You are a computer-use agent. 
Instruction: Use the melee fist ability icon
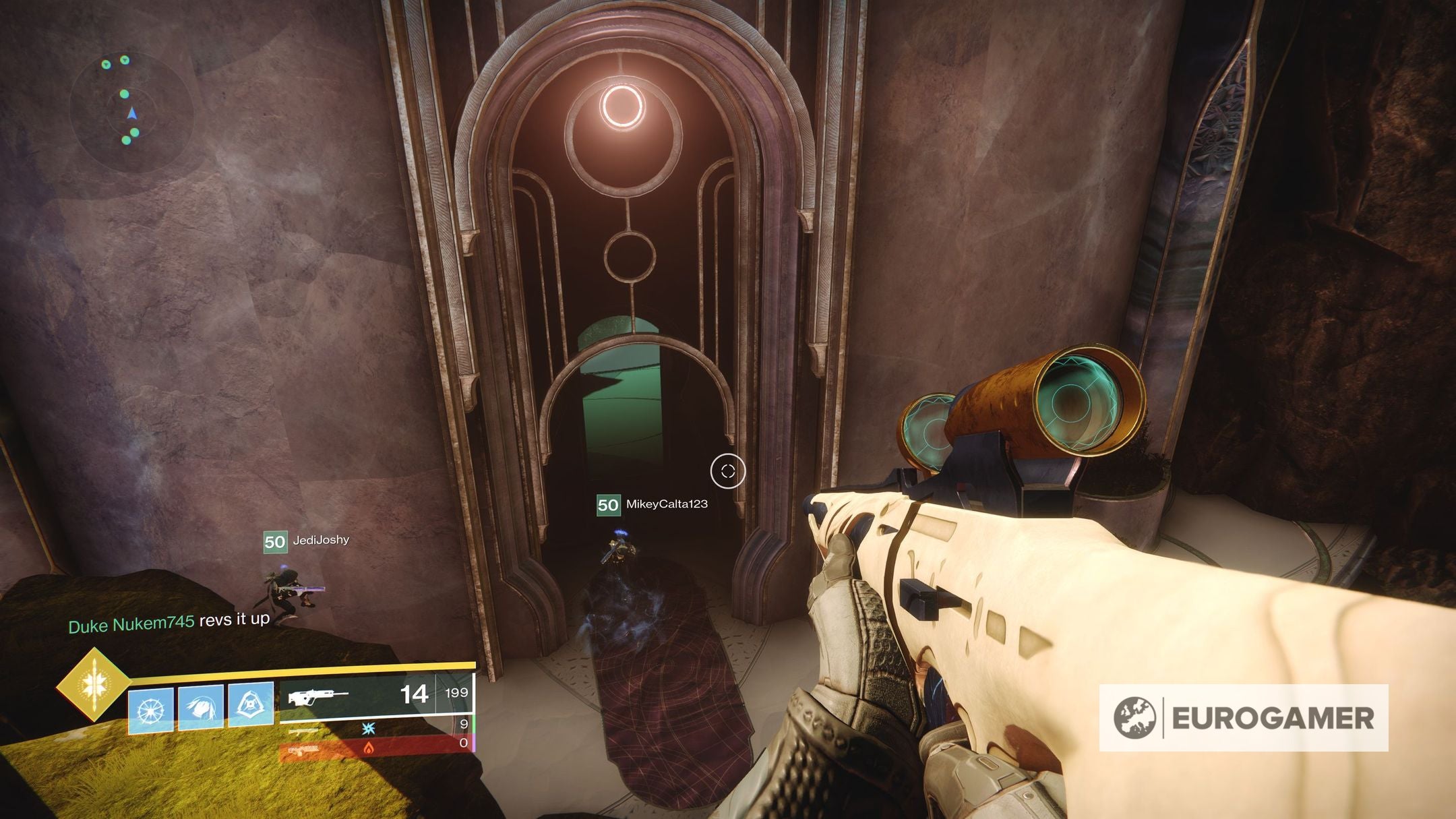point(201,708)
